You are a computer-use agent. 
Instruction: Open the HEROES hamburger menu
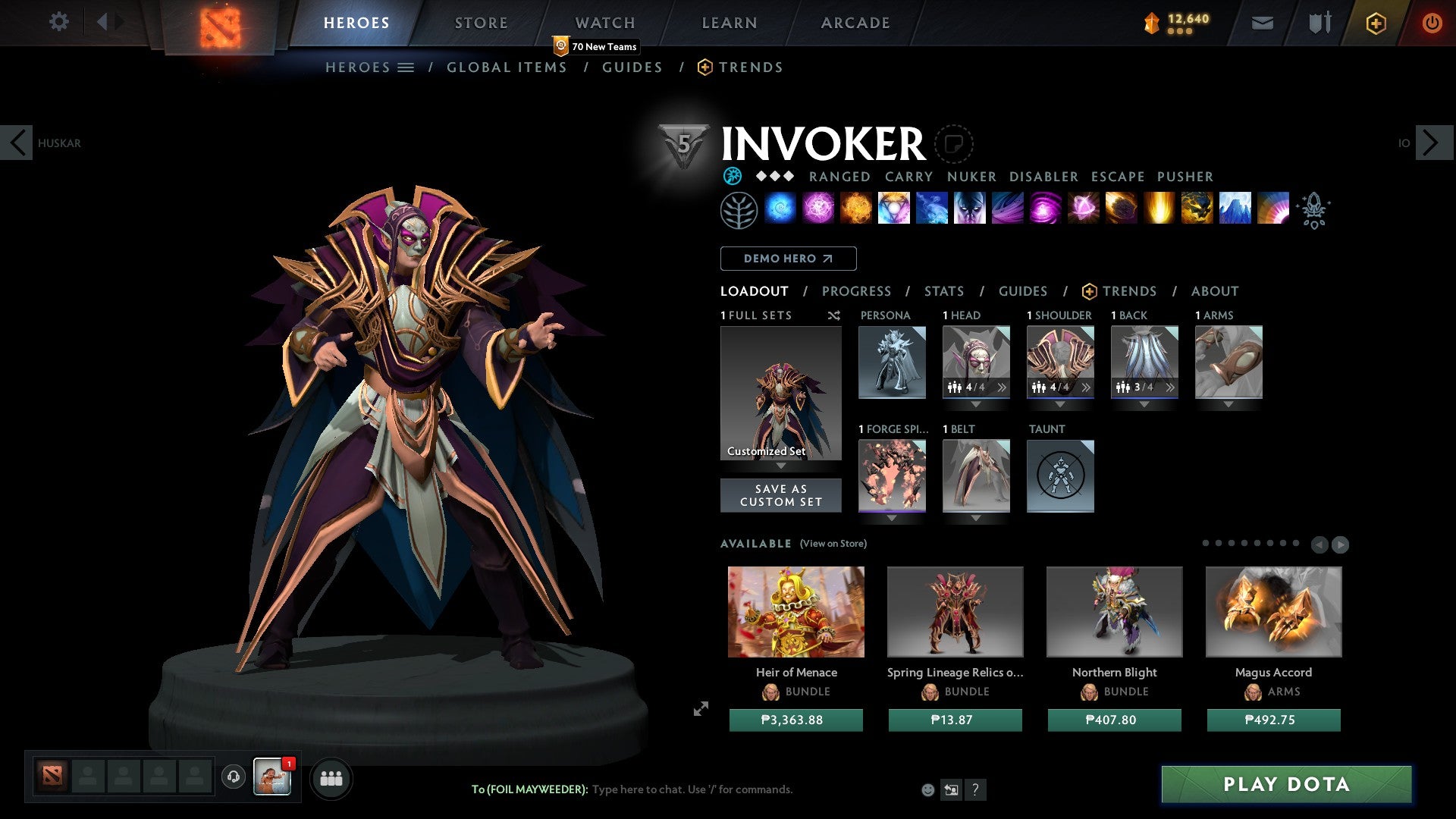click(406, 67)
